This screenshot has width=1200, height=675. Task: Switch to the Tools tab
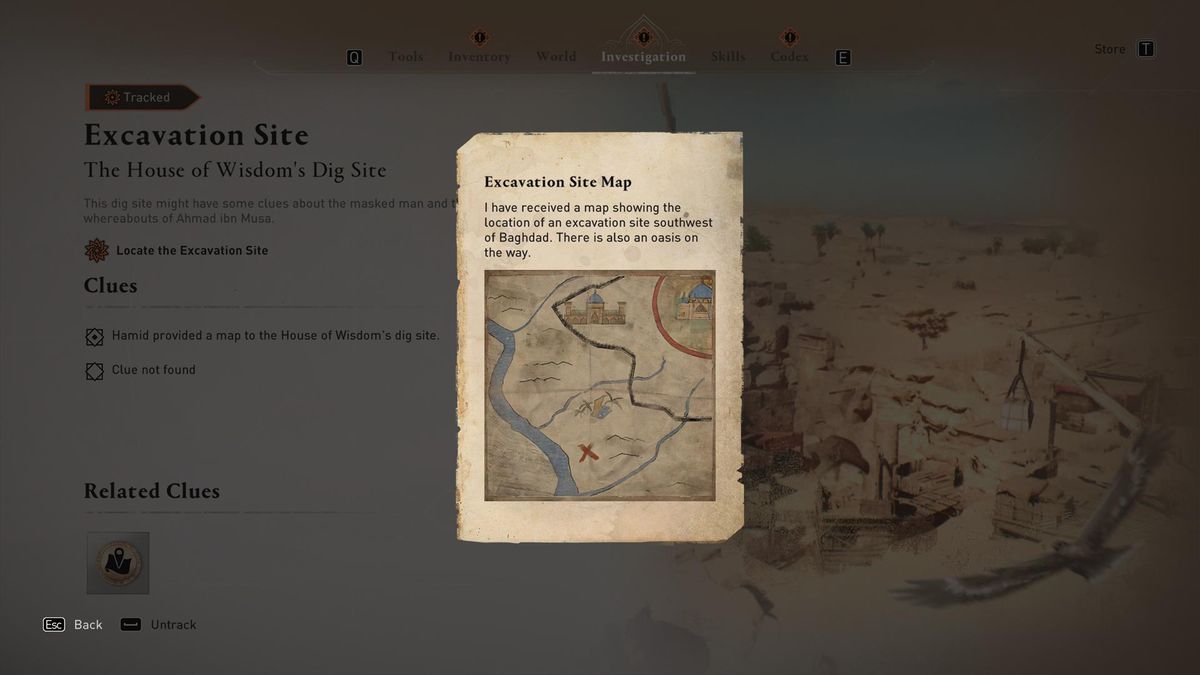(x=405, y=57)
